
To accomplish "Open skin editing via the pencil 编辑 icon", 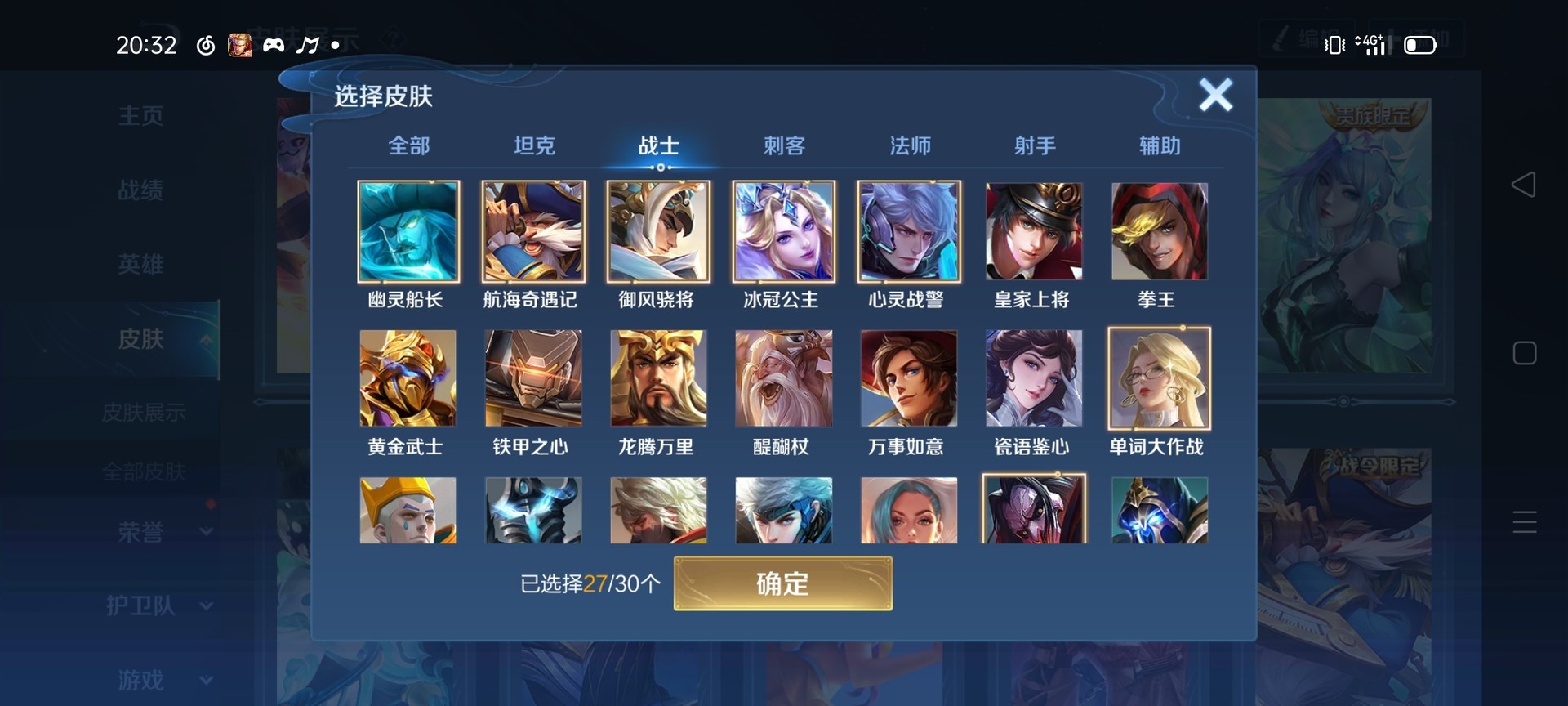I will (x=1298, y=37).
